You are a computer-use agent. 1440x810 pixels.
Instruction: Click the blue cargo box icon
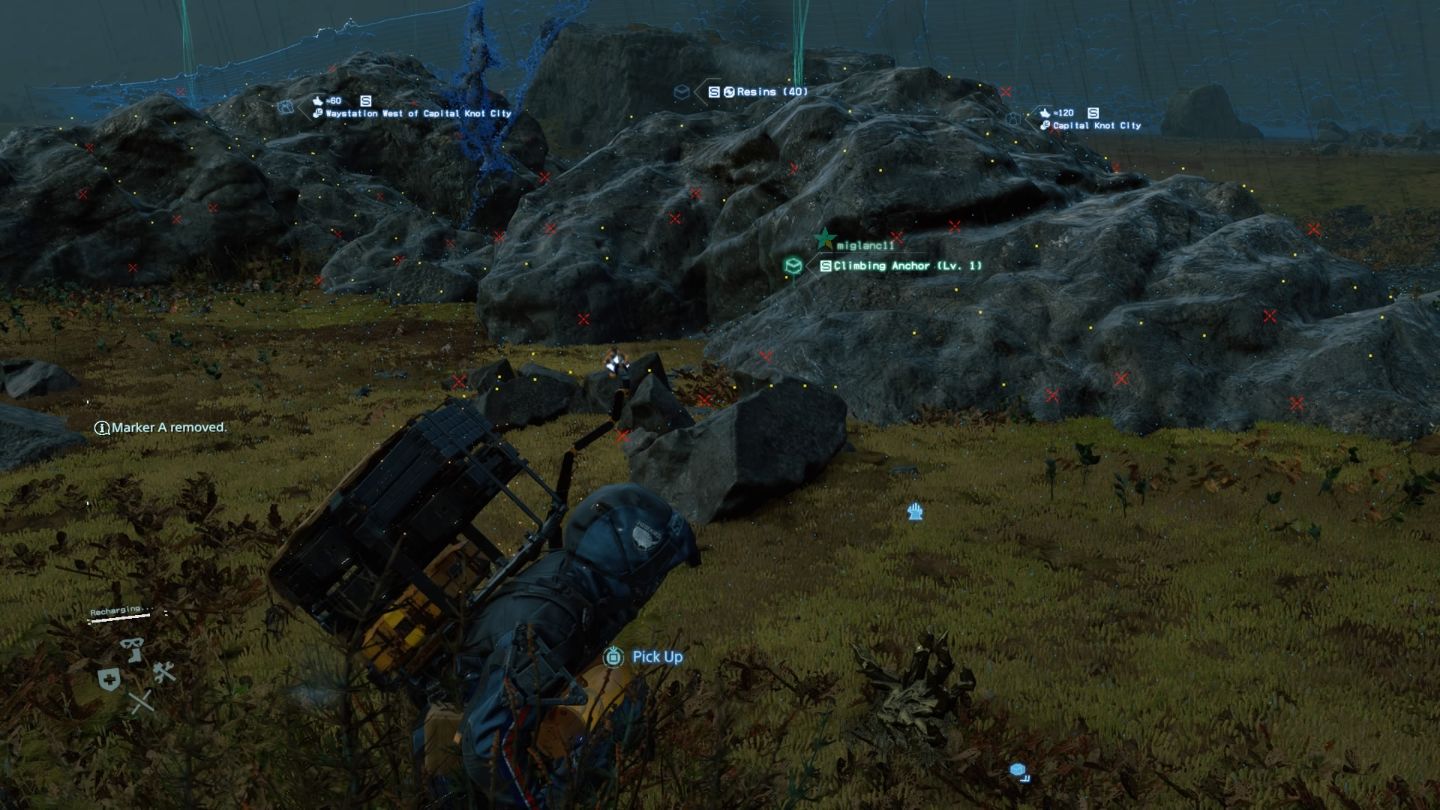[x=1019, y=771]
